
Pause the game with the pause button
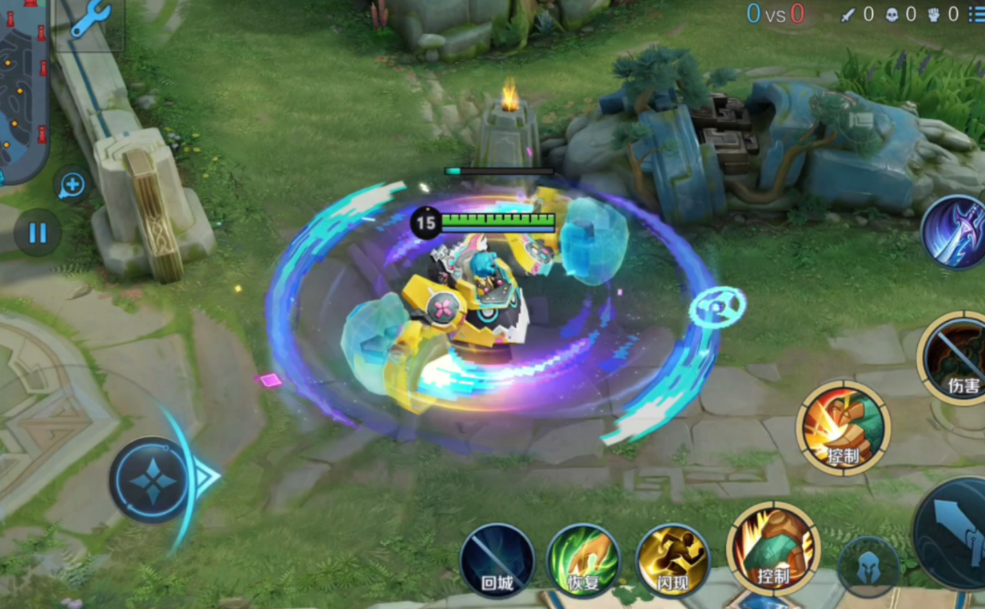click(37, 233)
